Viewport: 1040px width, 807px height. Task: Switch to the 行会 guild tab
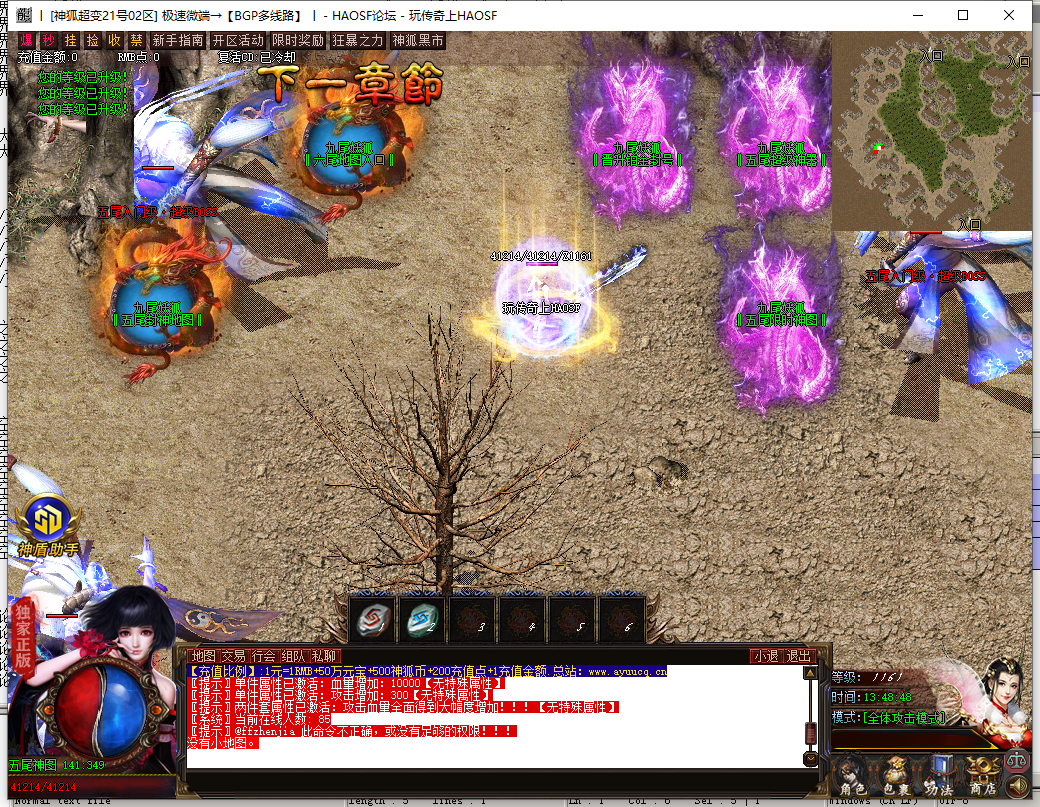(263, 656)
